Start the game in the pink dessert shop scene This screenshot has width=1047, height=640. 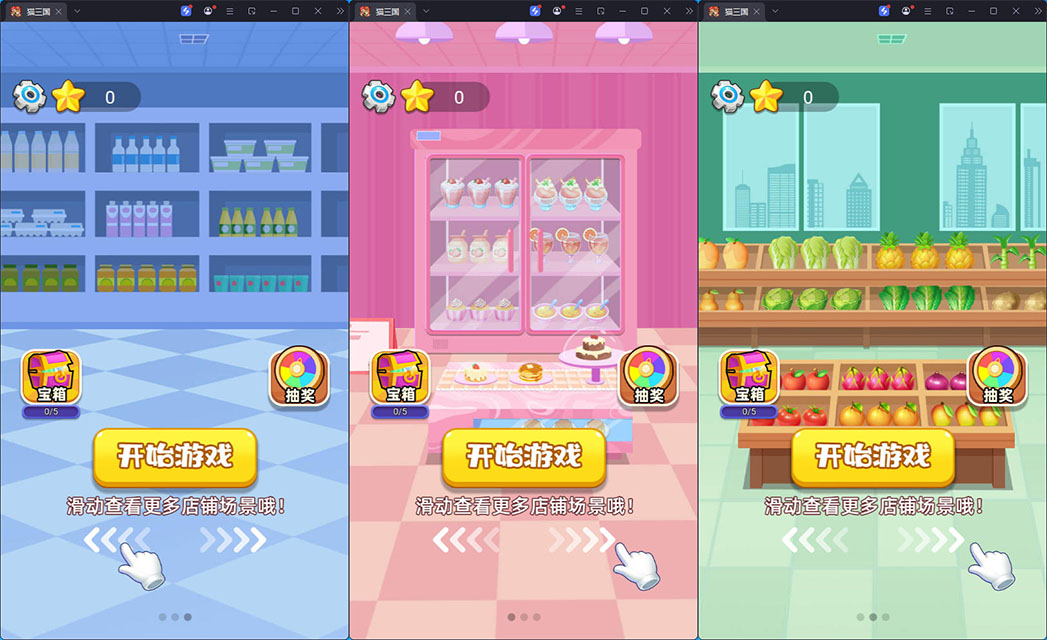(524, 457)
